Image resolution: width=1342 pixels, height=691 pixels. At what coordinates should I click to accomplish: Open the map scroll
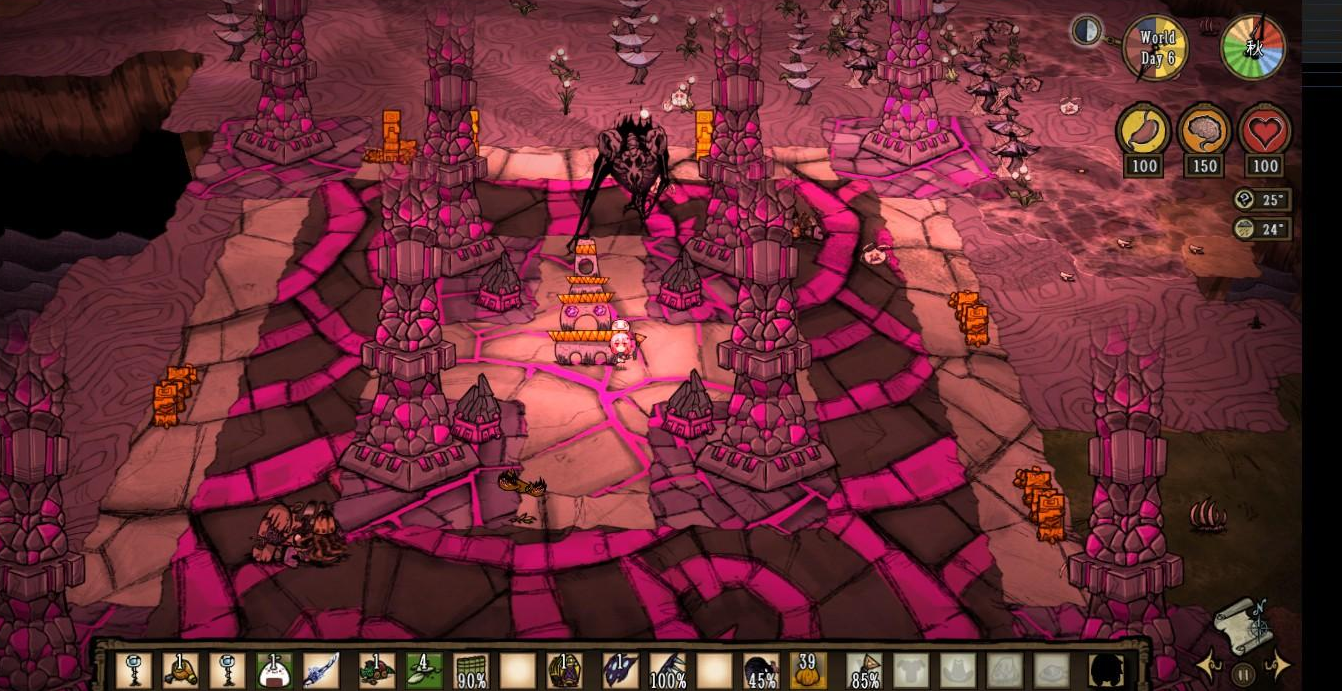point(1241,625)
